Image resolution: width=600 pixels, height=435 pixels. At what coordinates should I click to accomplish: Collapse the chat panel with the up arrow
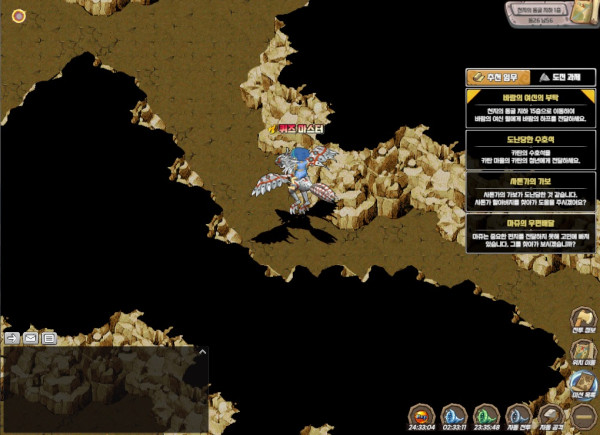pyautogui.click(x=203, y=352)
